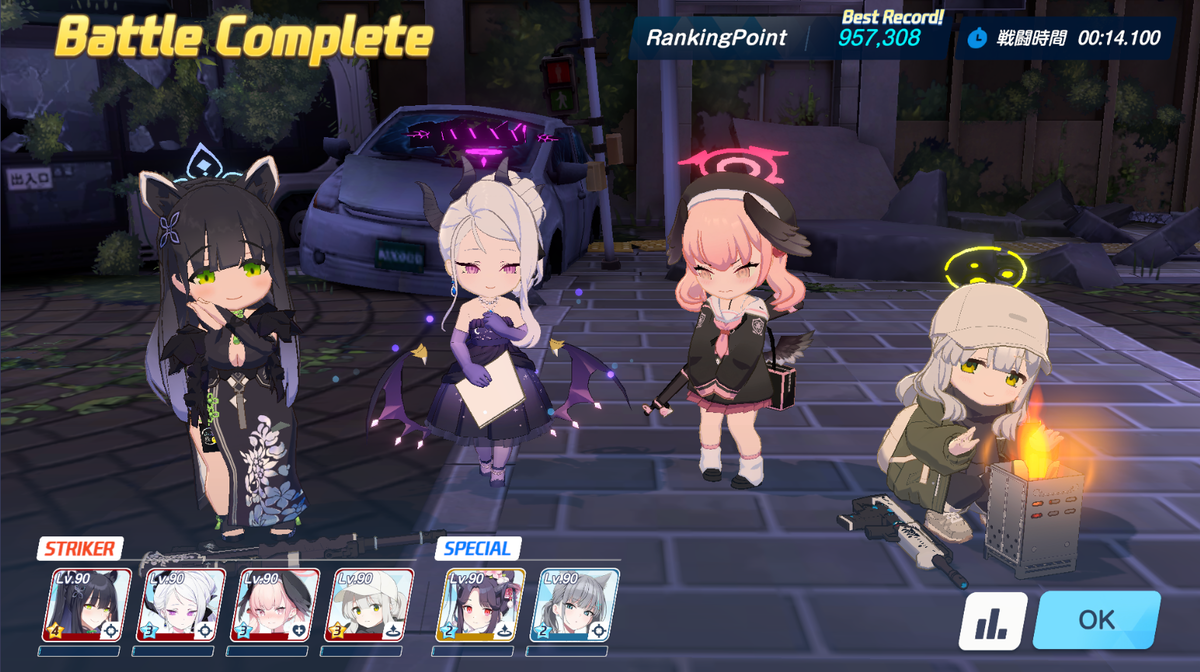Choose the gray-haired animal-eared special portrait
Screen dimensions: 1200x672
coord(576,605)
